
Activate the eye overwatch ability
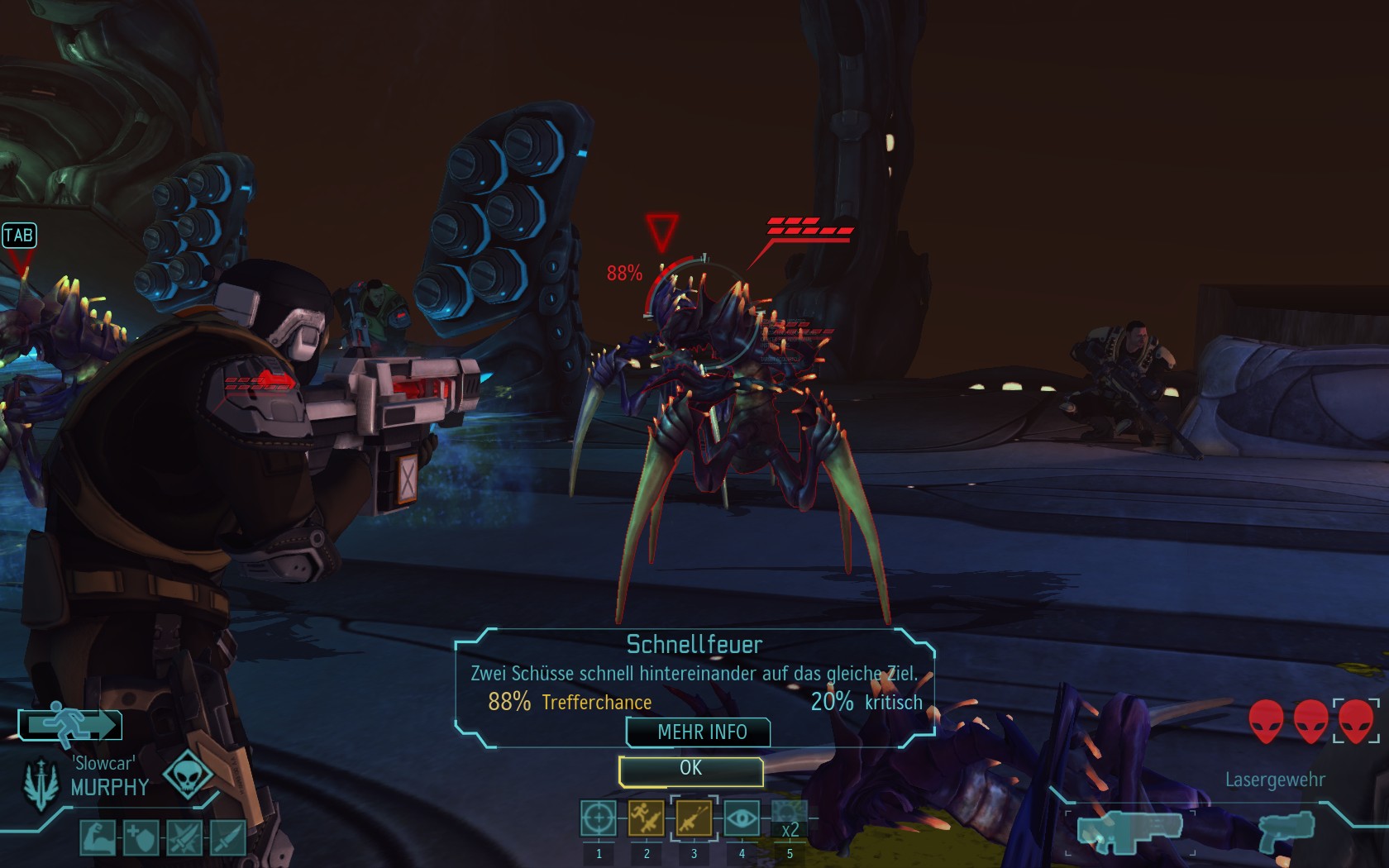coord(742,818)
